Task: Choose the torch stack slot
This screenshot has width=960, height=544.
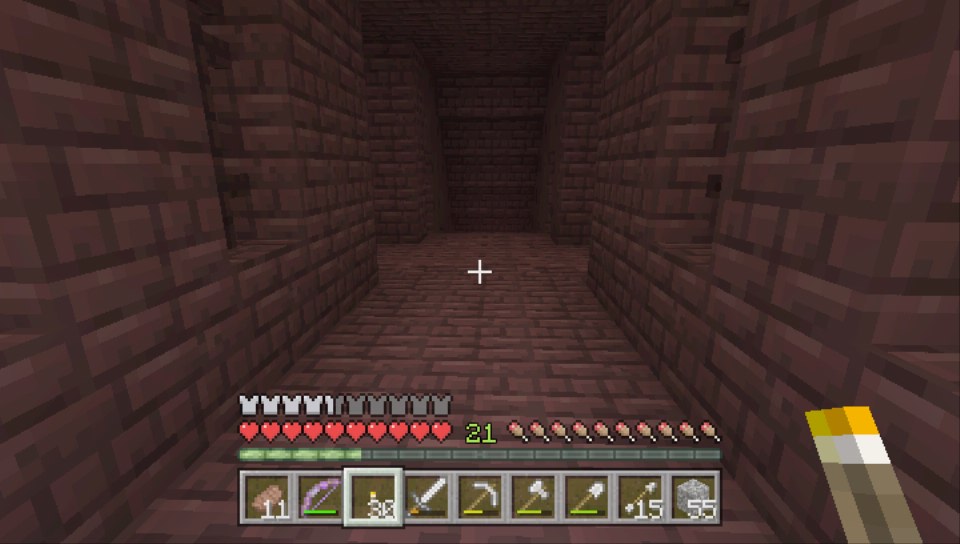Action: coord(374,497)
